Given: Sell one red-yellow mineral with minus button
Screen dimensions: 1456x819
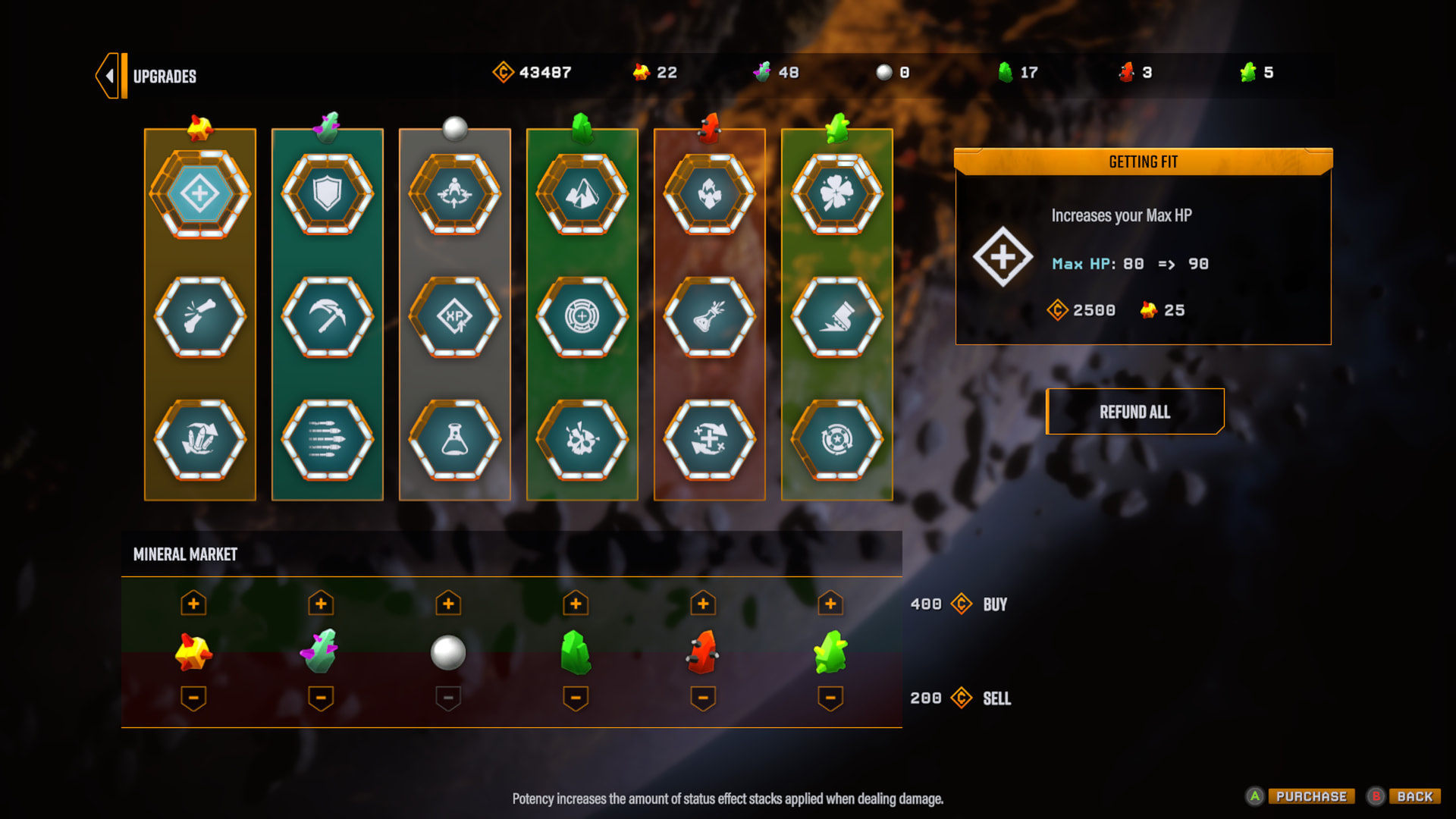Looking at the screenshot, I should click(x=193, y=698).
